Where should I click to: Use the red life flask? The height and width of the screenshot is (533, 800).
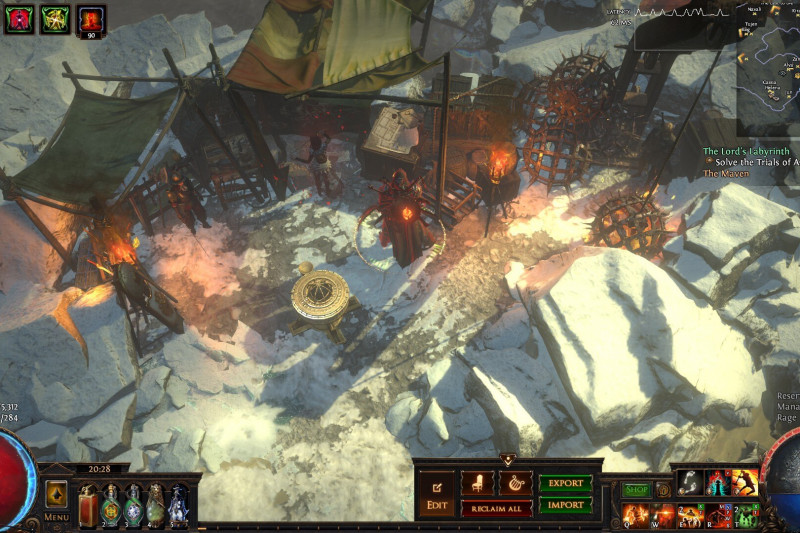tap(87, 502)
